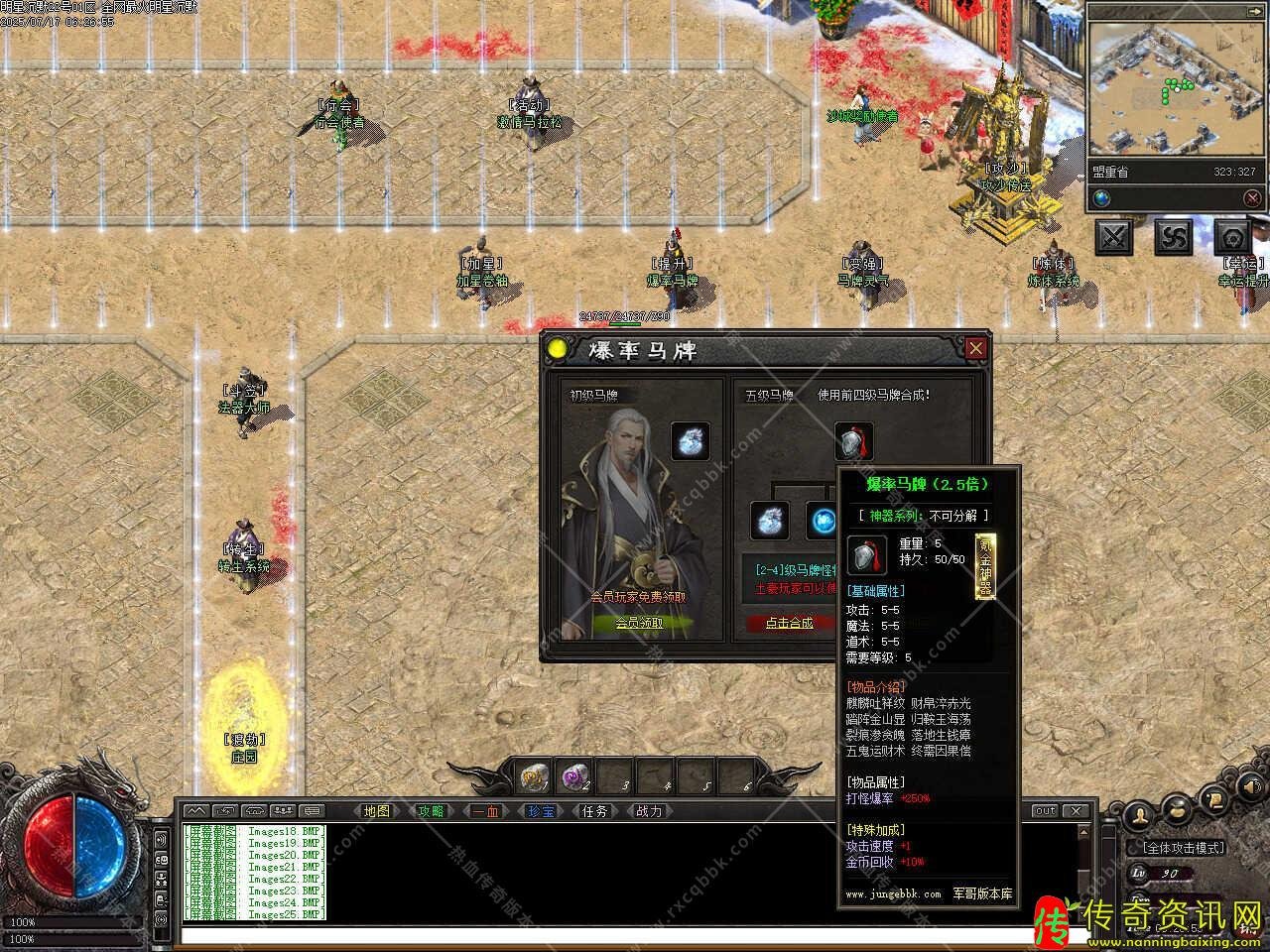Open the 攻略 guide tab

coord(431,811)
